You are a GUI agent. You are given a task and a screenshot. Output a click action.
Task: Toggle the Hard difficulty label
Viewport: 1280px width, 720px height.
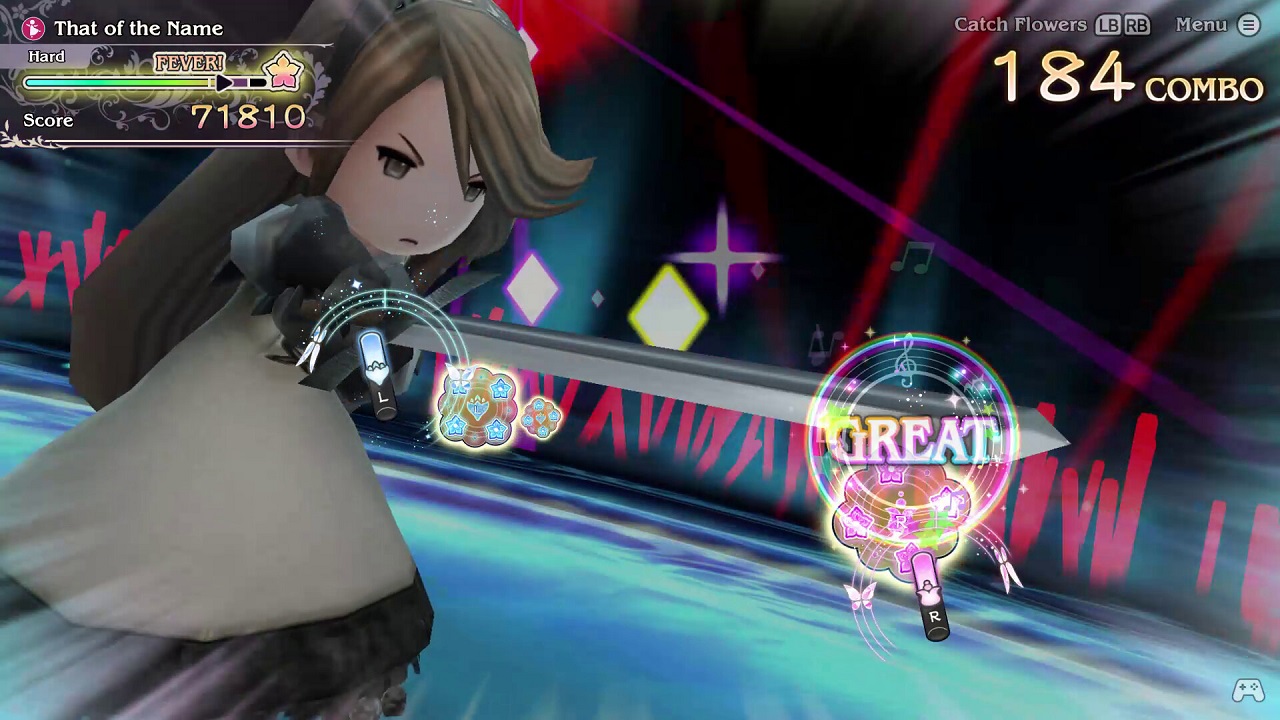(46, 56)
